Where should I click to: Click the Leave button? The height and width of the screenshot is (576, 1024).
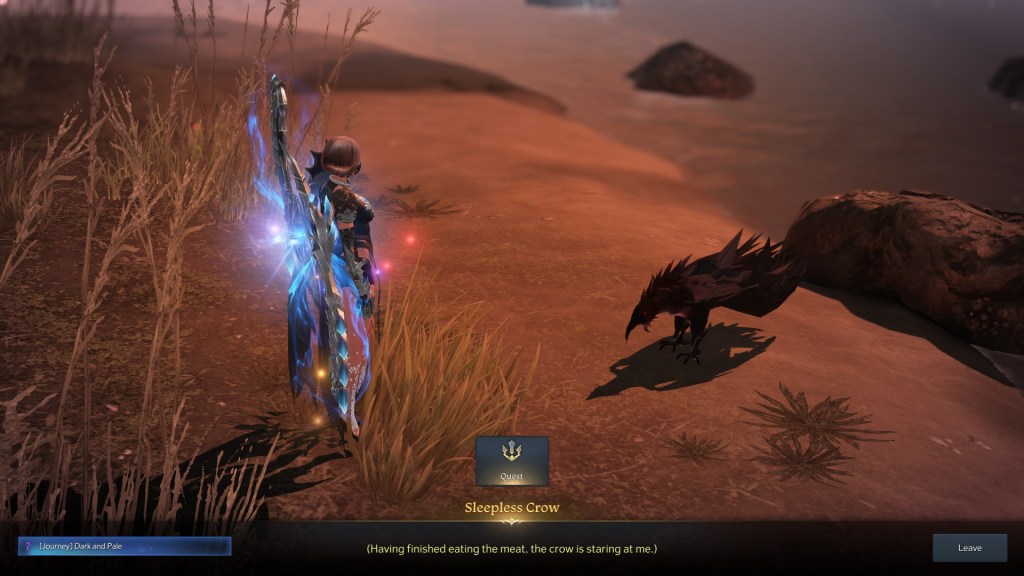tap(969, 548)
